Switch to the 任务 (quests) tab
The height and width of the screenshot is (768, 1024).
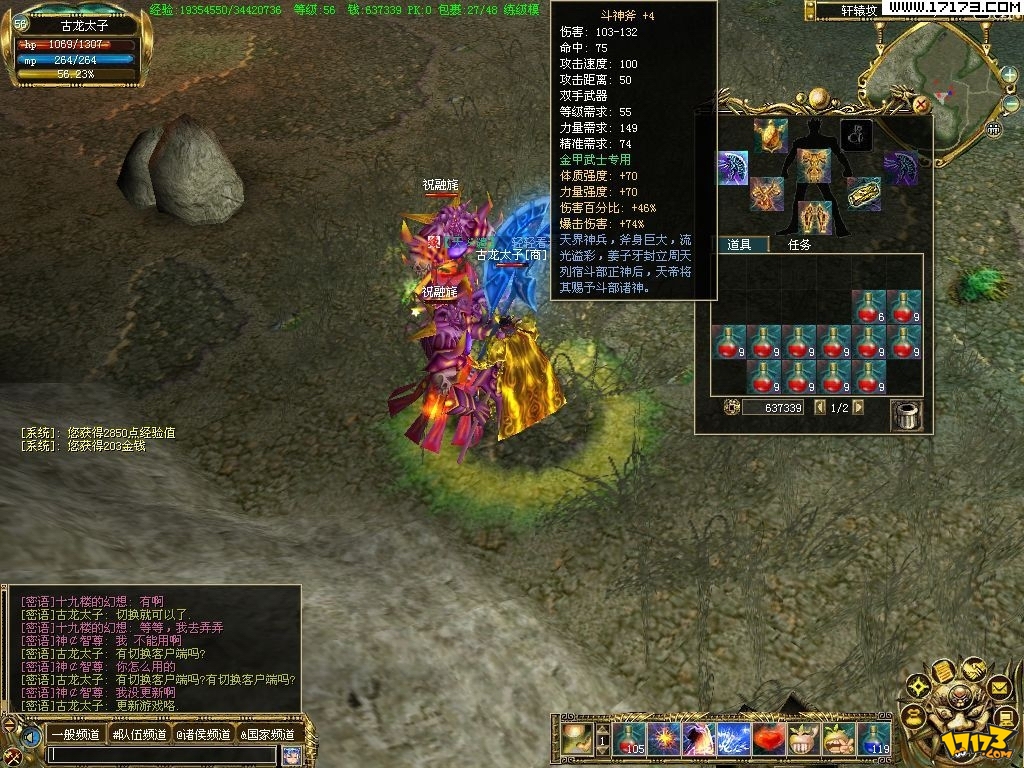[799, 244]
